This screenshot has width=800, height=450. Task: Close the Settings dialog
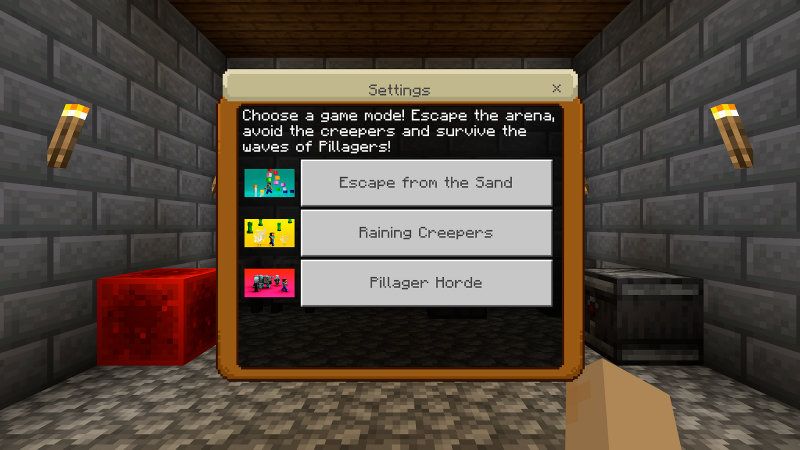coord(556,89)
